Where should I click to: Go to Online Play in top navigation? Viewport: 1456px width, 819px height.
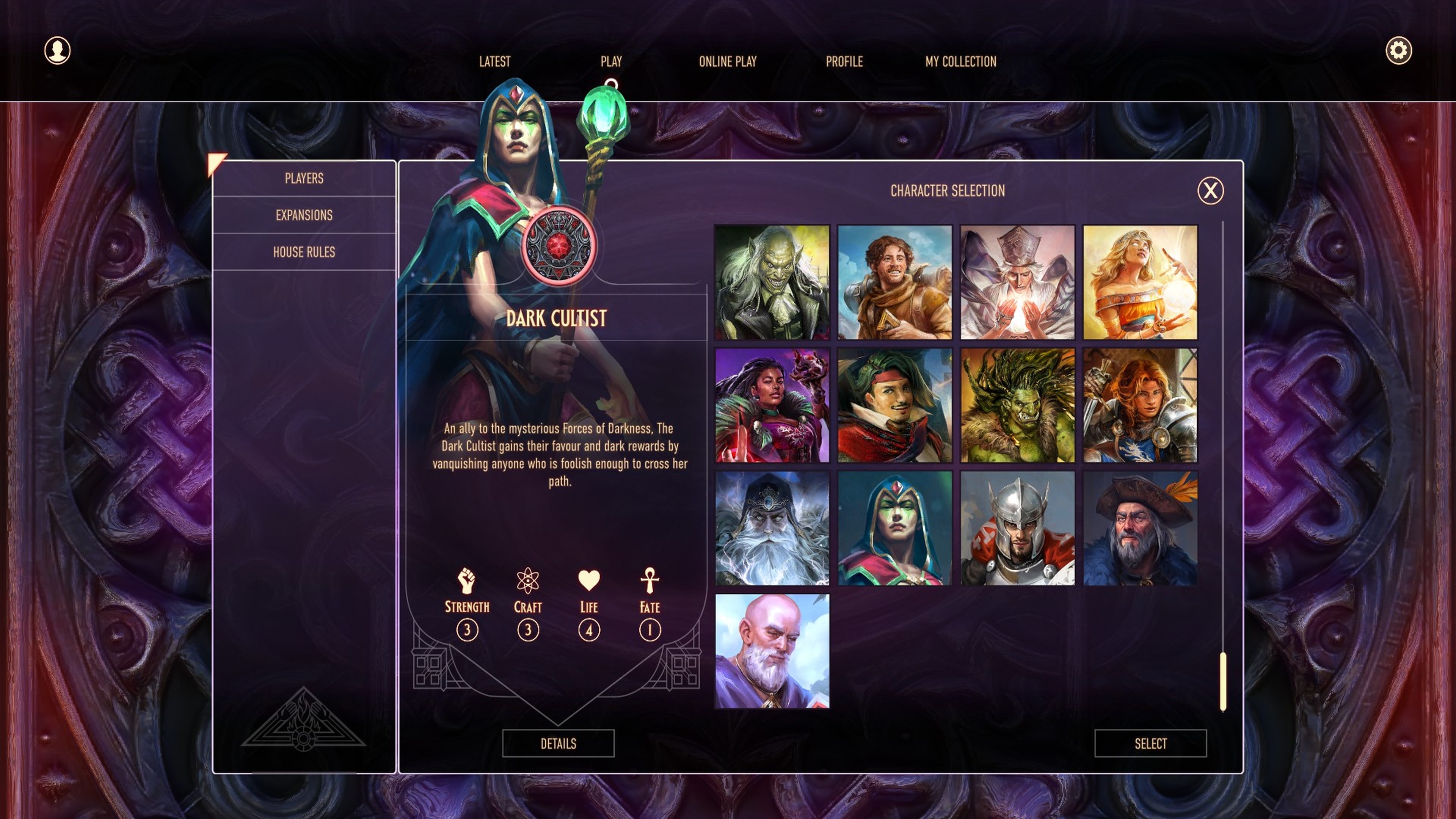[x=728, y=62]
